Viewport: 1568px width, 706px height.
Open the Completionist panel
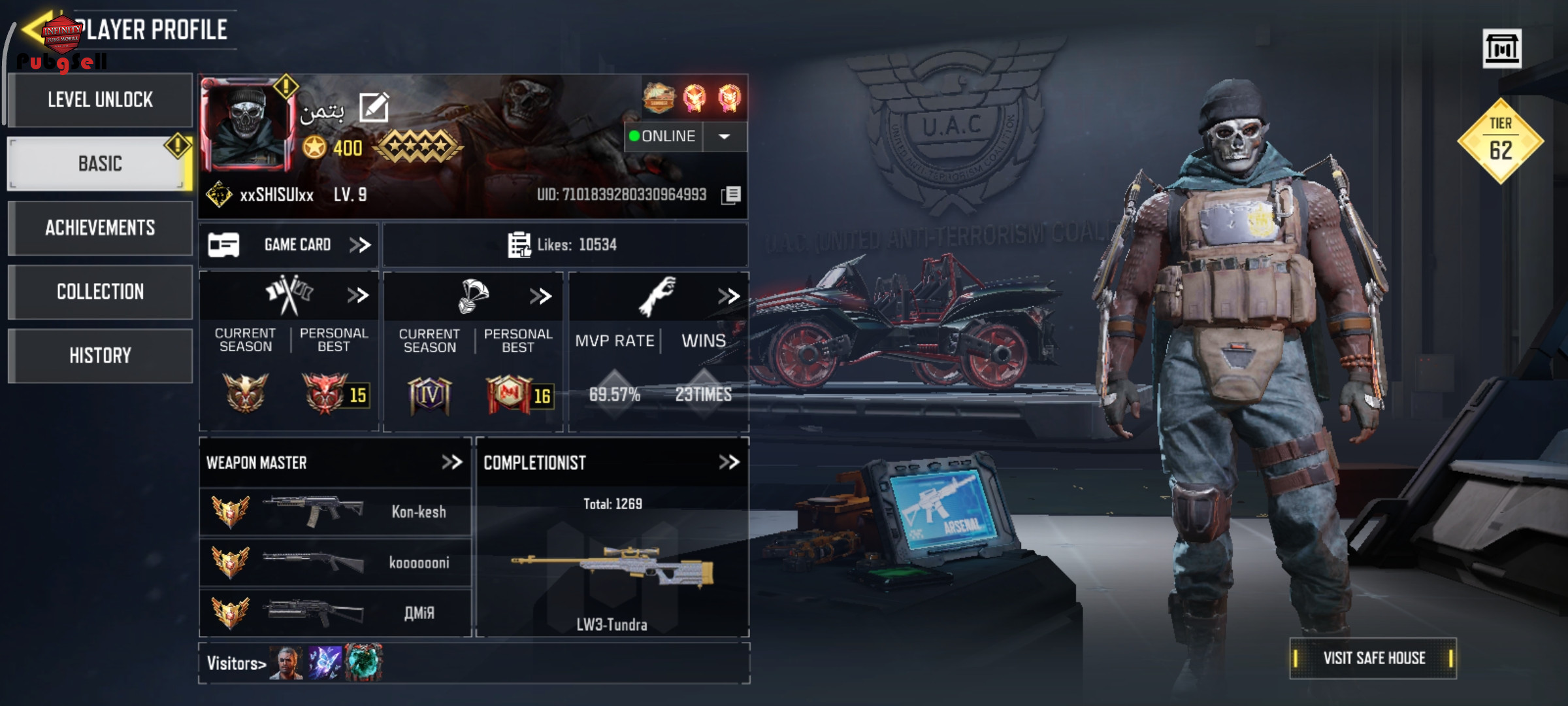point(728,463)
